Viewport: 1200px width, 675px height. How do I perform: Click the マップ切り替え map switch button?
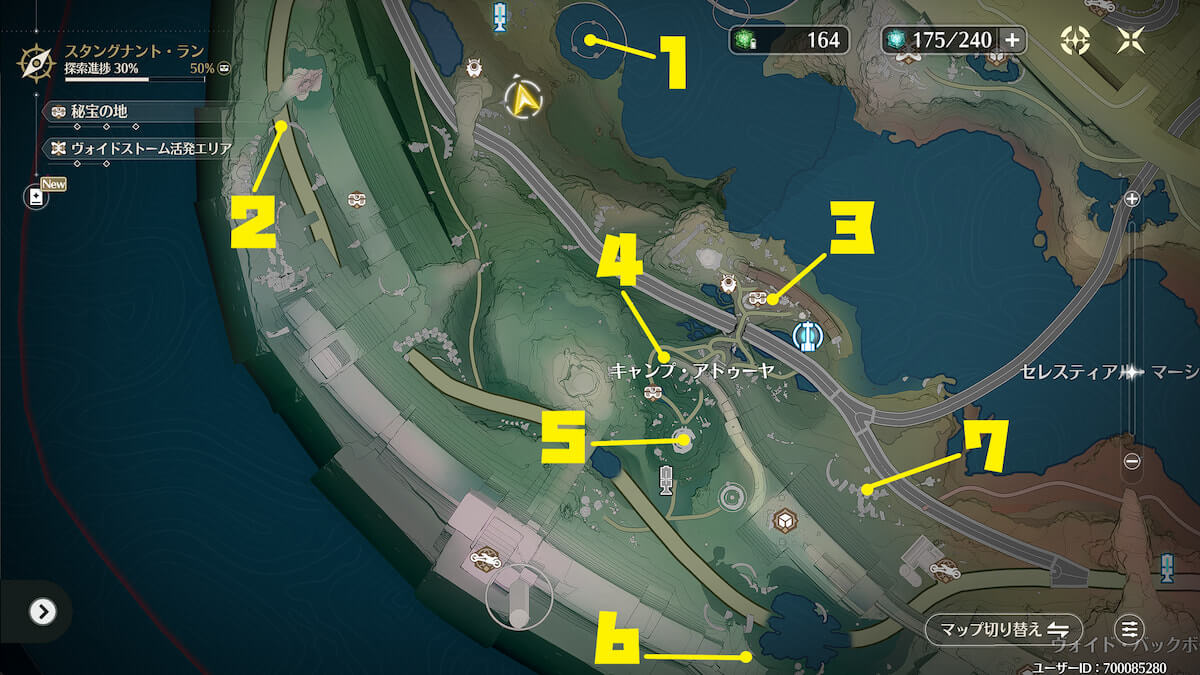1003,629
